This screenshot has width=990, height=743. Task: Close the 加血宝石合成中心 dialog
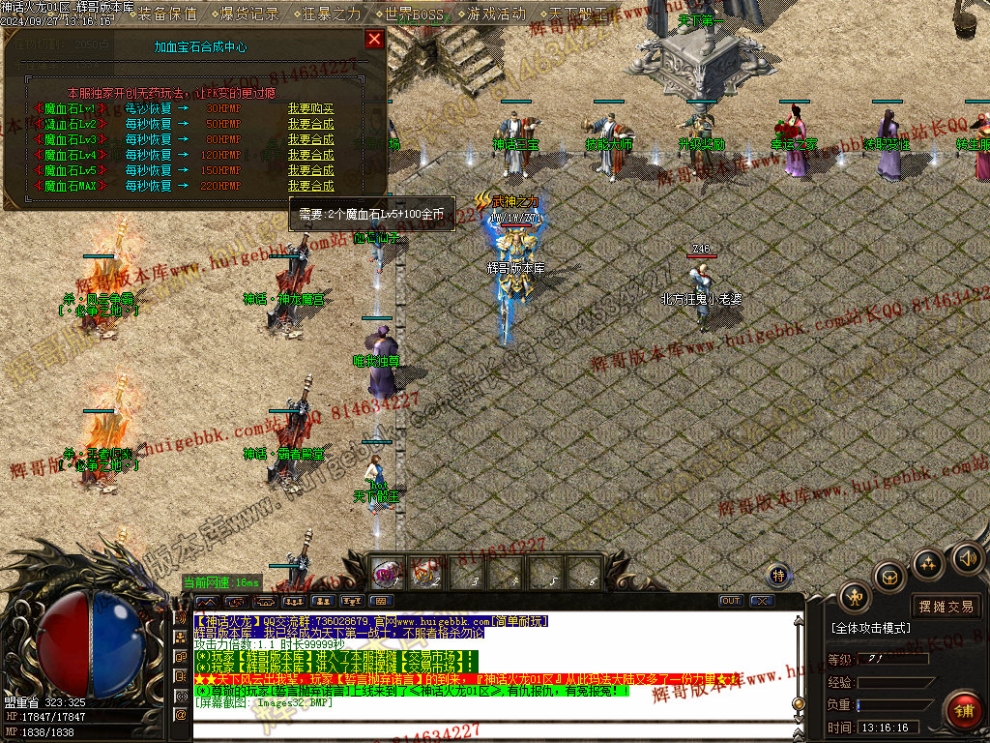click(x=374, y=39)
